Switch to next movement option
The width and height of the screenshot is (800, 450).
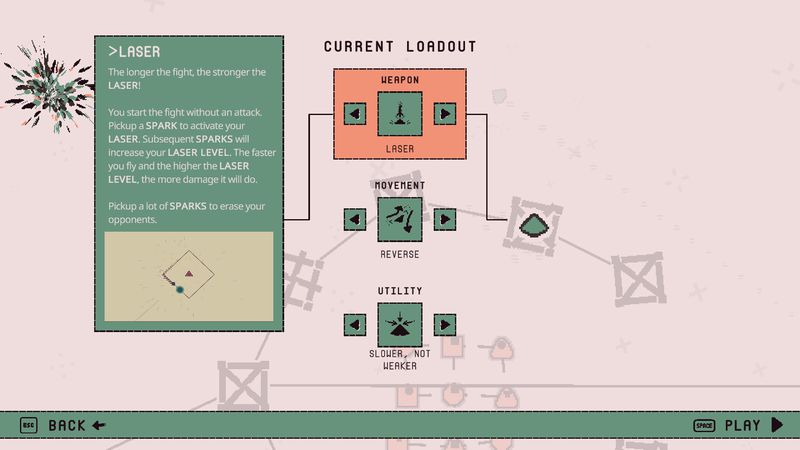click(x=445, y=218)
